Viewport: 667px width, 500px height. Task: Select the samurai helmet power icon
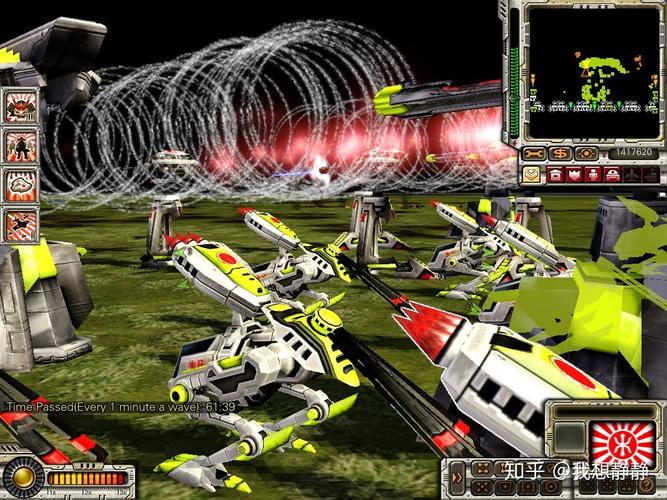(x=21, y=105)
